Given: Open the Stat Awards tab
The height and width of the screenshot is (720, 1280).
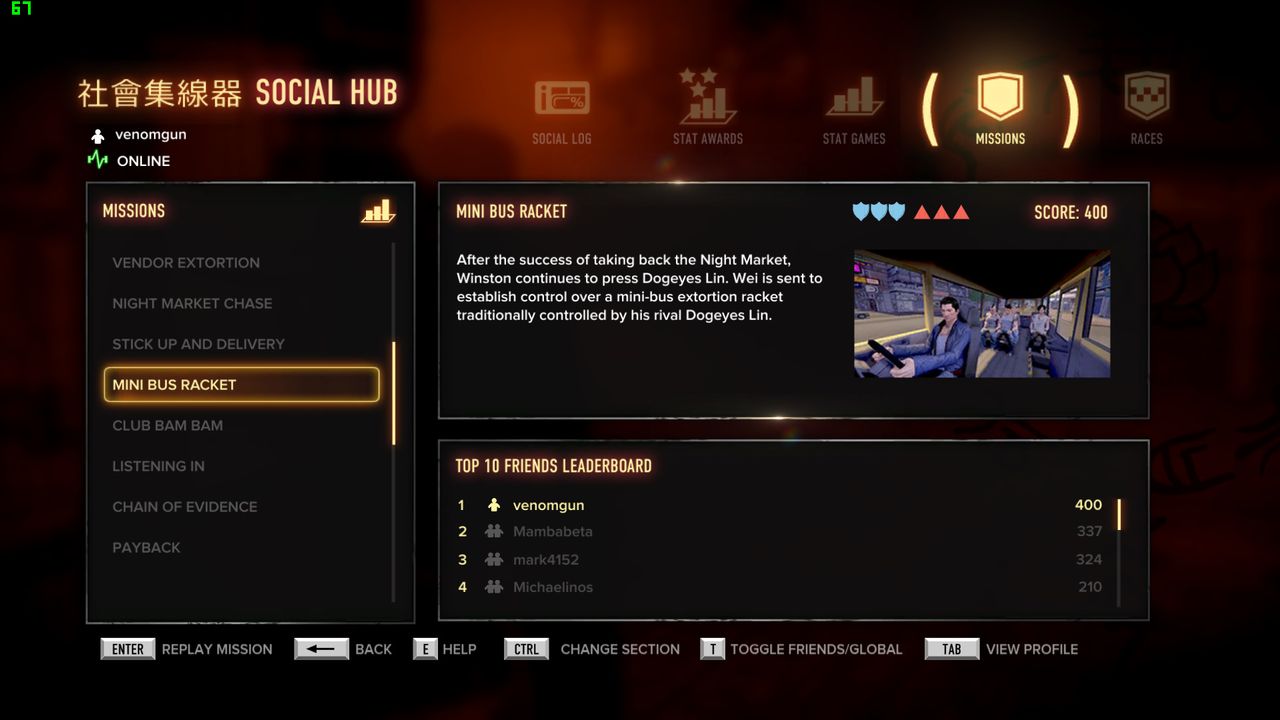Looking at the screenshot, I should (x=708, y=110).
